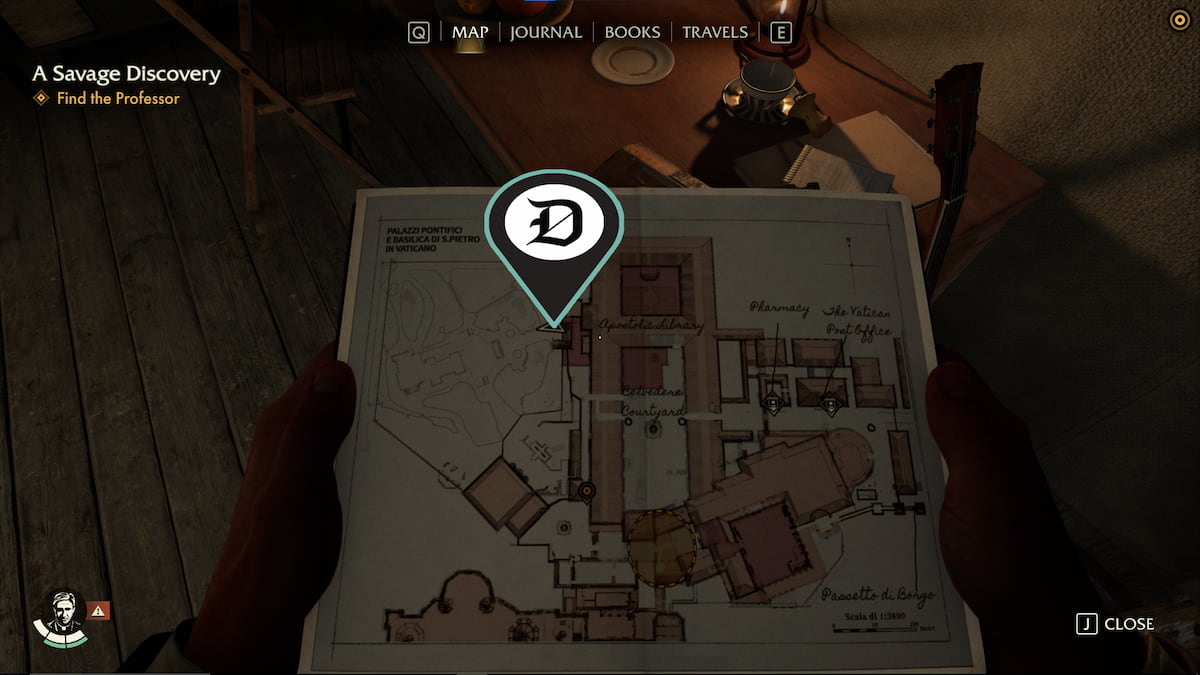Click the gold round marker beside Belvedere Courtyard
The height and width of the screenshot is (675, 1200).
(x=587, y=491)
